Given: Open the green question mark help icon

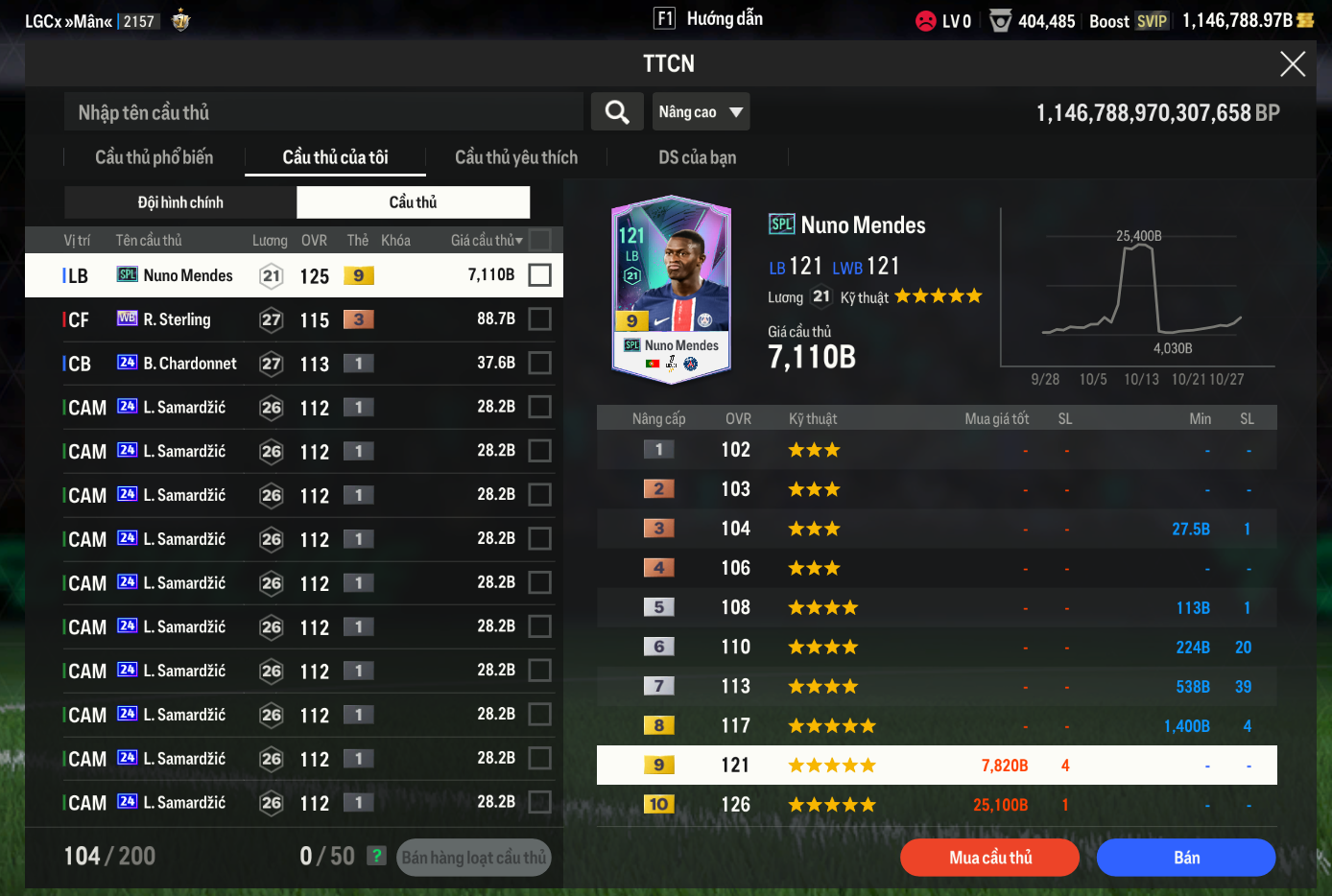Looking at the screenshot, I should coord(377,856).
